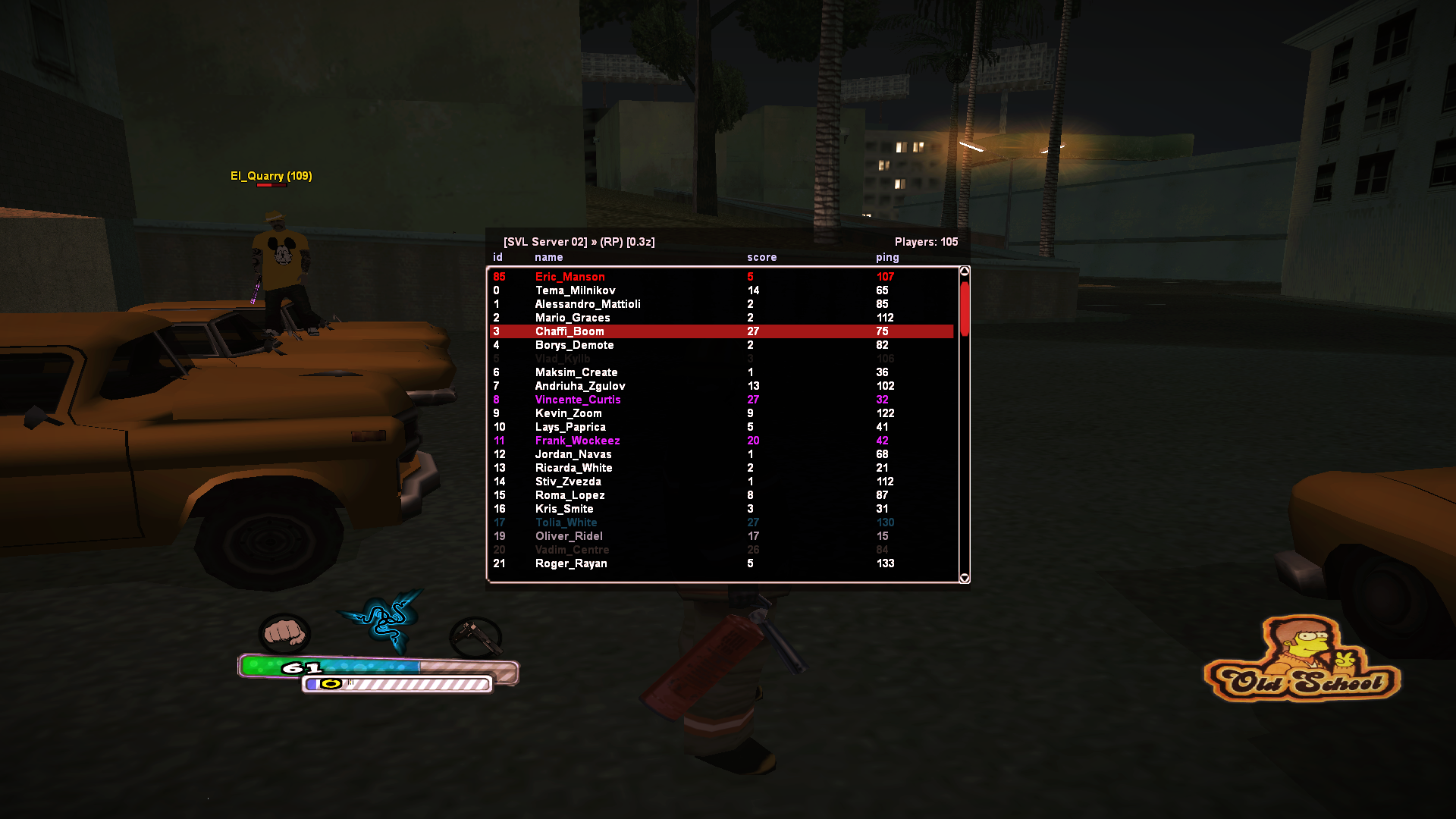1456x819 pixels.
Task: Pick the Maksim_Create scoreboard entry
Action: pos(576,372)
